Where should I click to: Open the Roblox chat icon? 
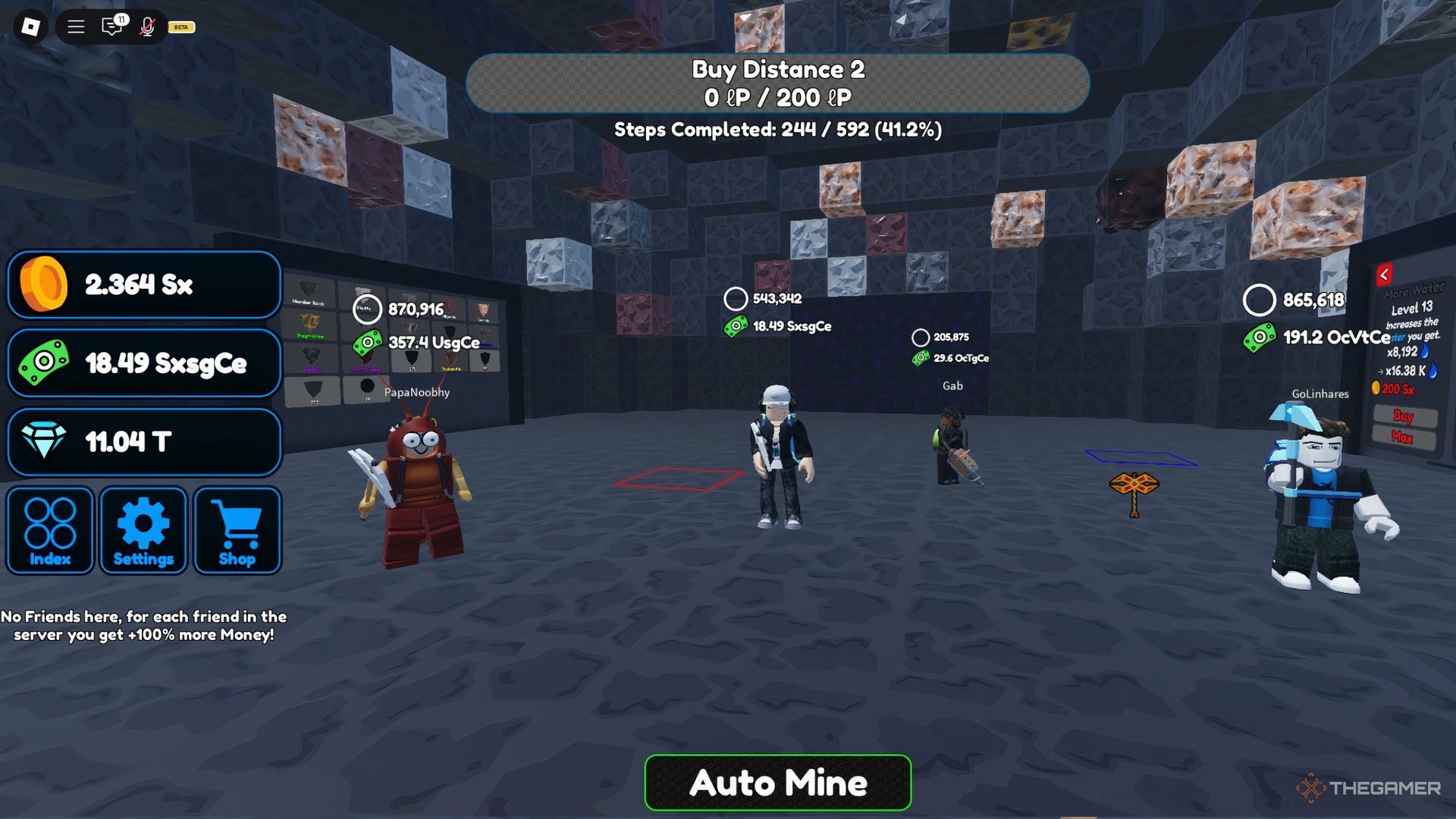[111, 27]
